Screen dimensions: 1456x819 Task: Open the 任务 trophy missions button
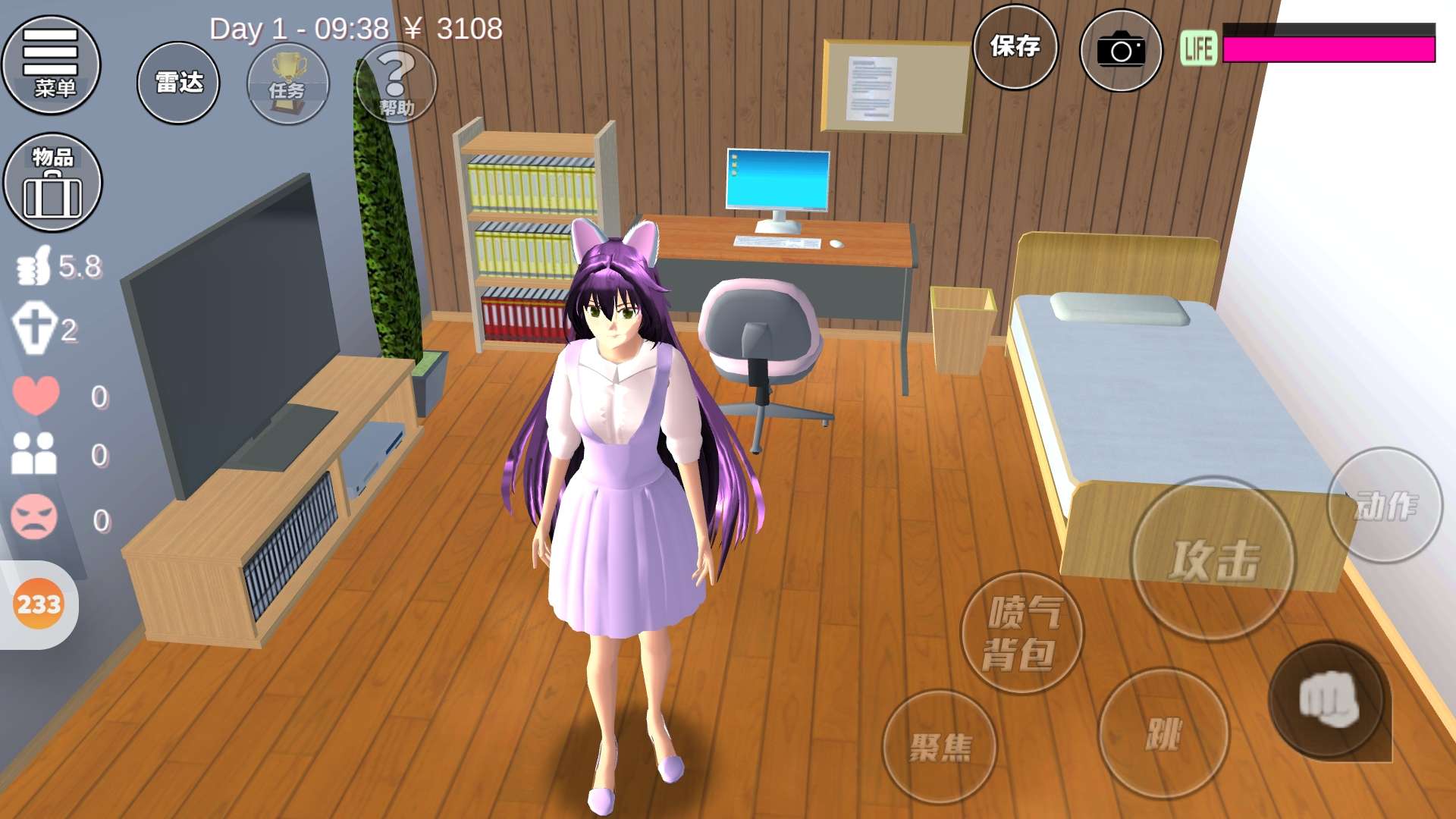(288, 83)
